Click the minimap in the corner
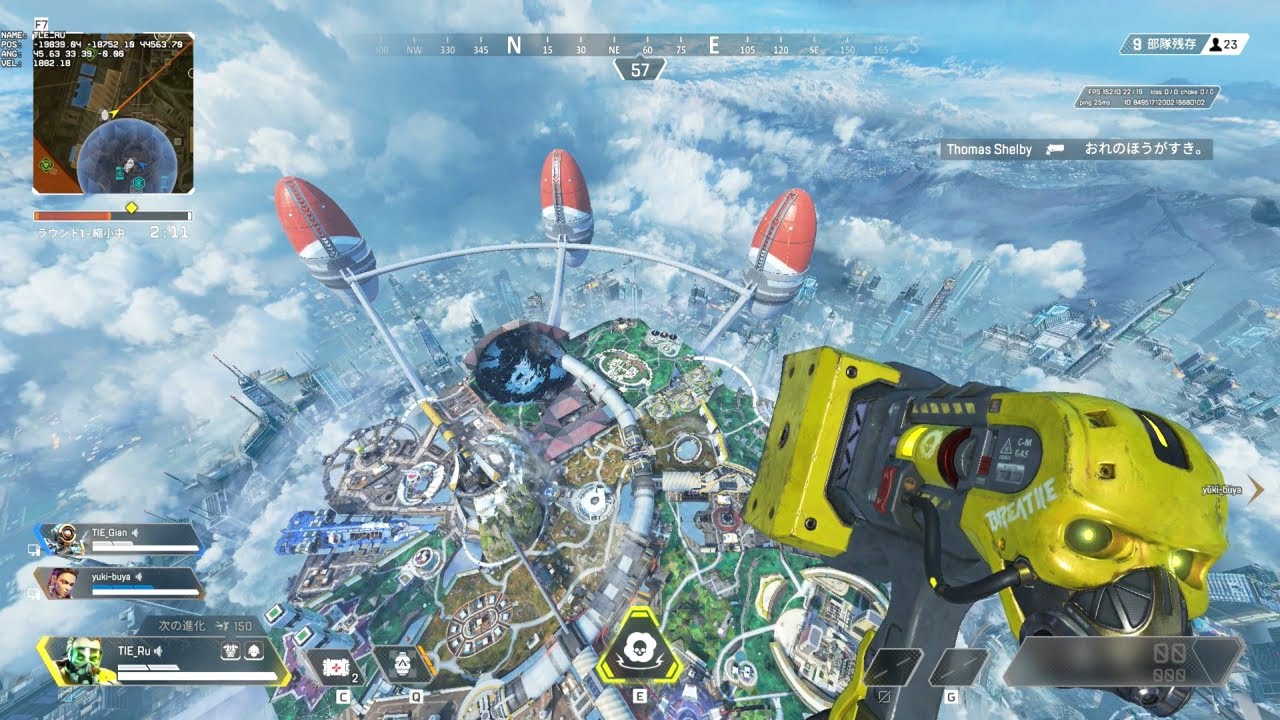This screenshot has height=720, width=1280. (x=113, y=113)
